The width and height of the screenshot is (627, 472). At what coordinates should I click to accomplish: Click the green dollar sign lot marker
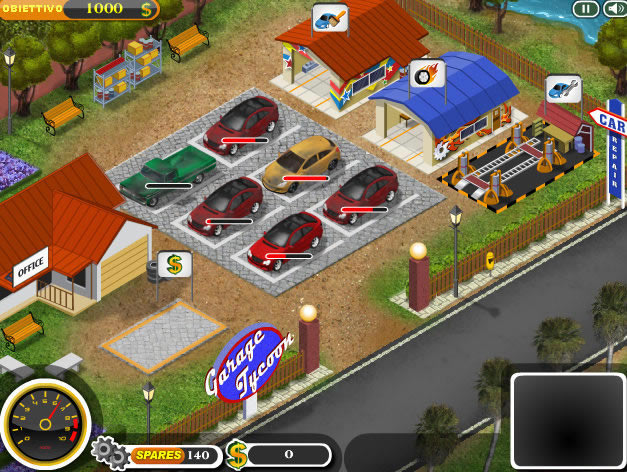(x=175, y=264)
